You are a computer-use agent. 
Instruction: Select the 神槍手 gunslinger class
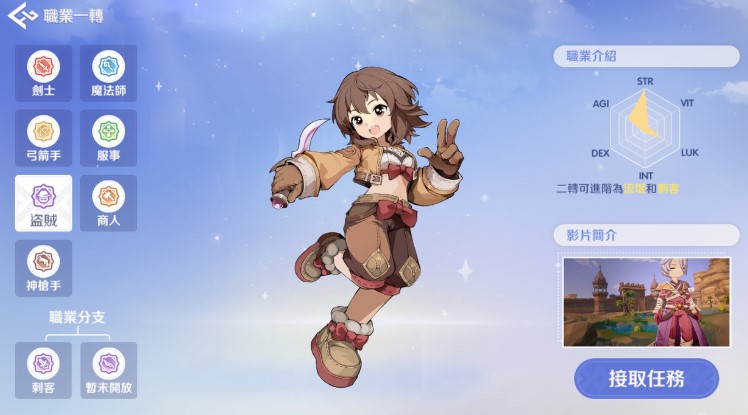click(43, 268)
